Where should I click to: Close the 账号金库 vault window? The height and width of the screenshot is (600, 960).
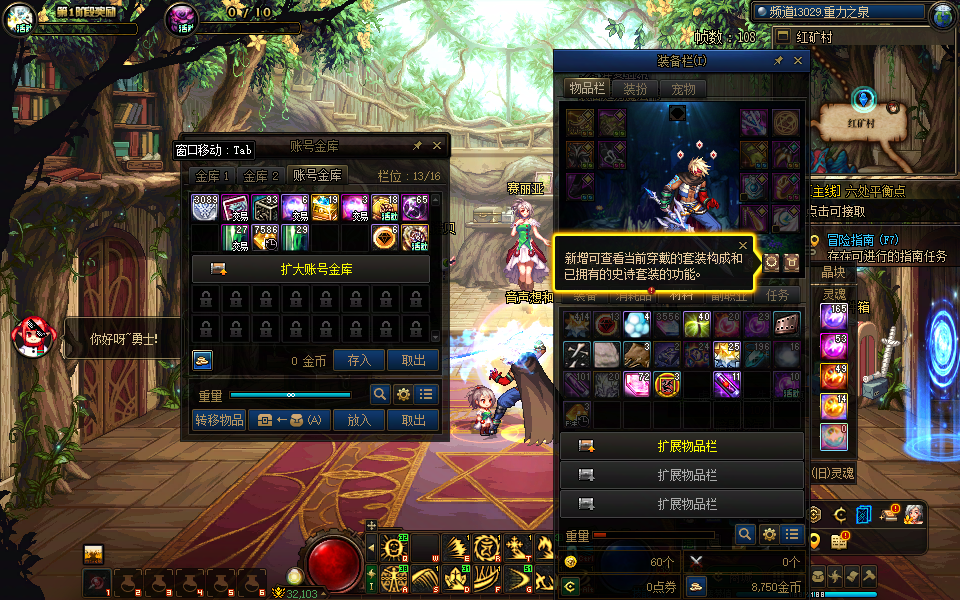[436, 146]
